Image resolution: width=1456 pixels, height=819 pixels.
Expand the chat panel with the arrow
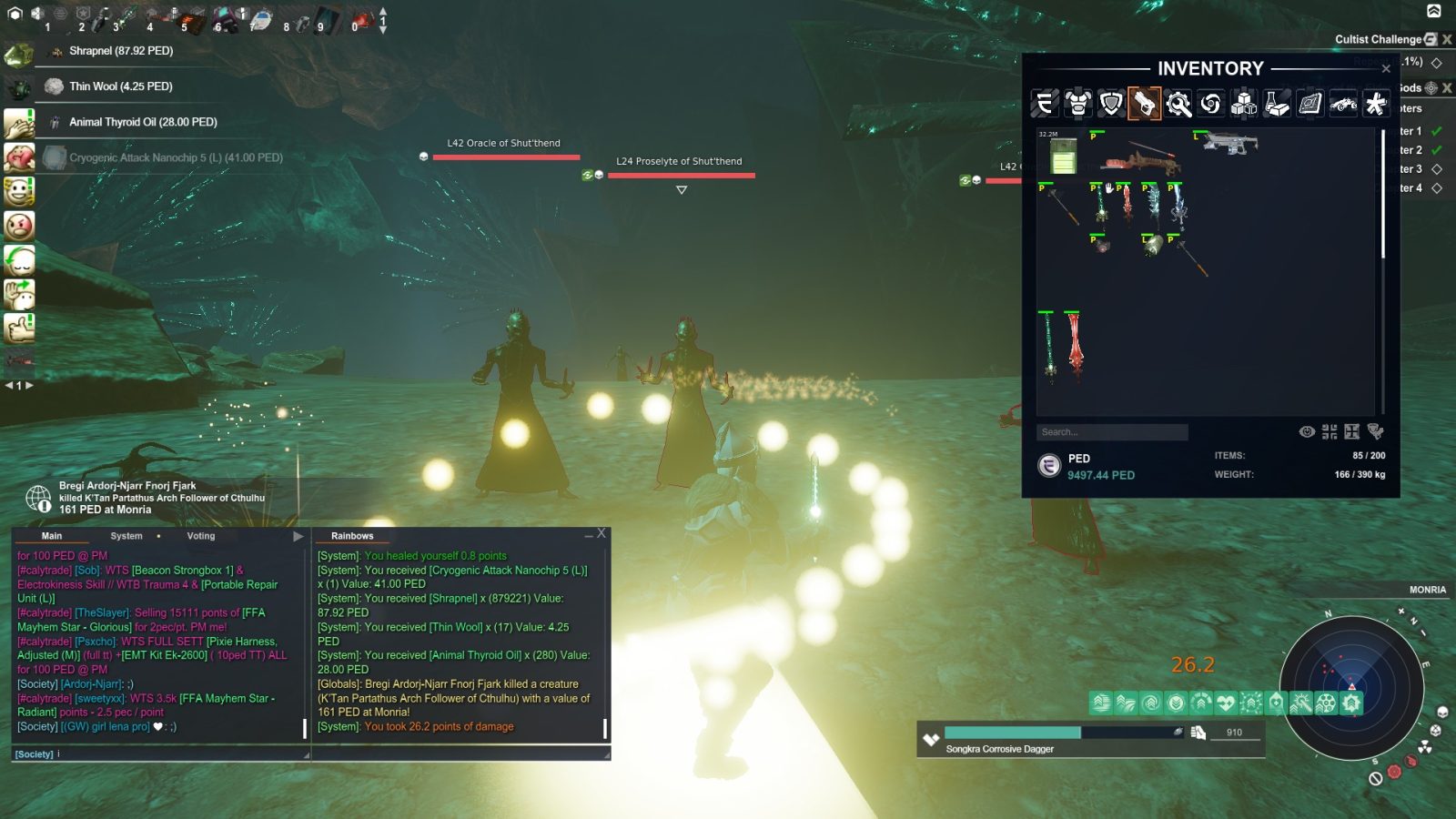tap(298, 536)
